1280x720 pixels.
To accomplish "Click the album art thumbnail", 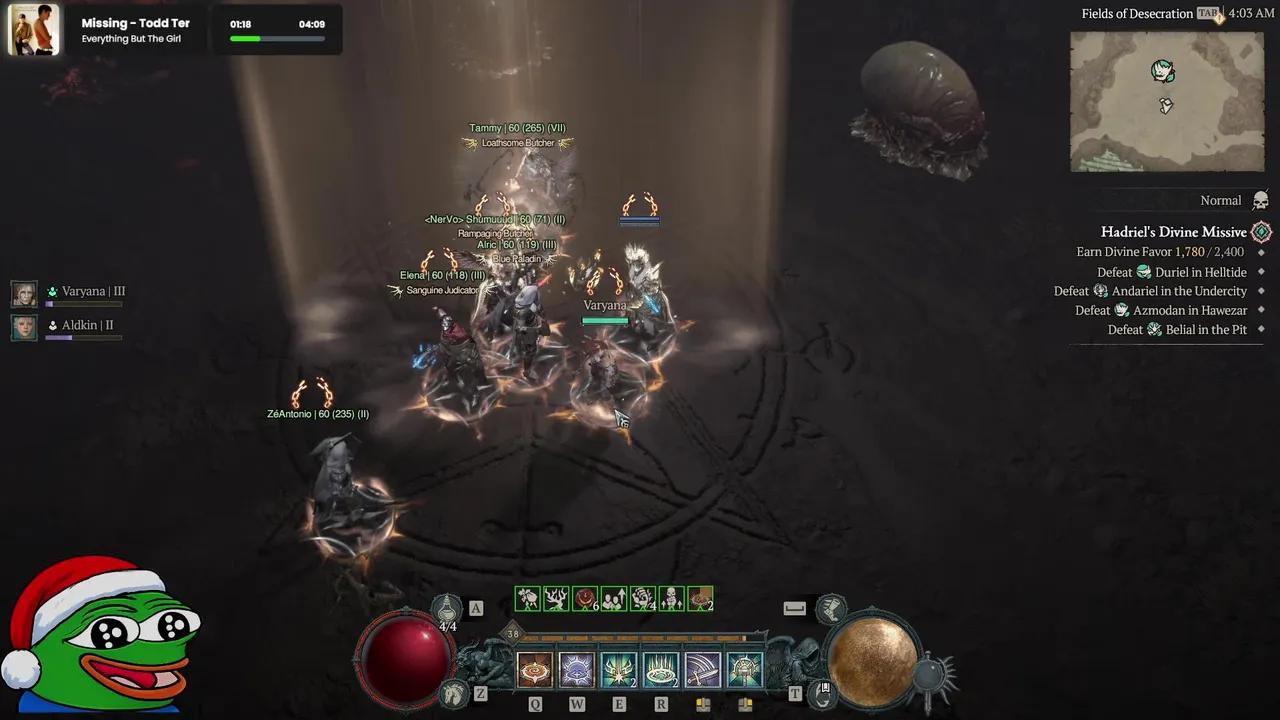I will click(34, 30).
